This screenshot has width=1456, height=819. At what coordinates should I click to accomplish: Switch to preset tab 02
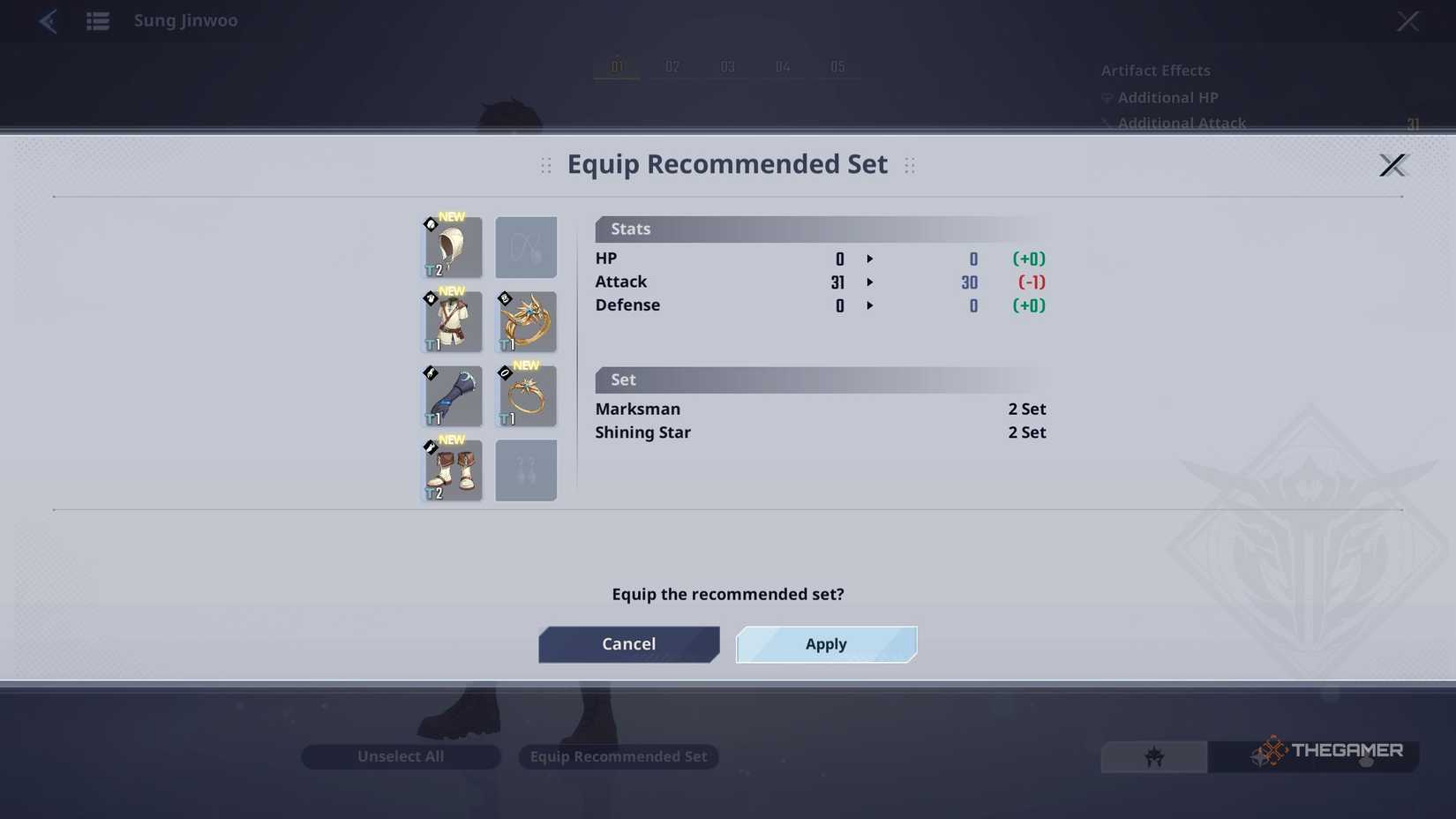(672, 66)
